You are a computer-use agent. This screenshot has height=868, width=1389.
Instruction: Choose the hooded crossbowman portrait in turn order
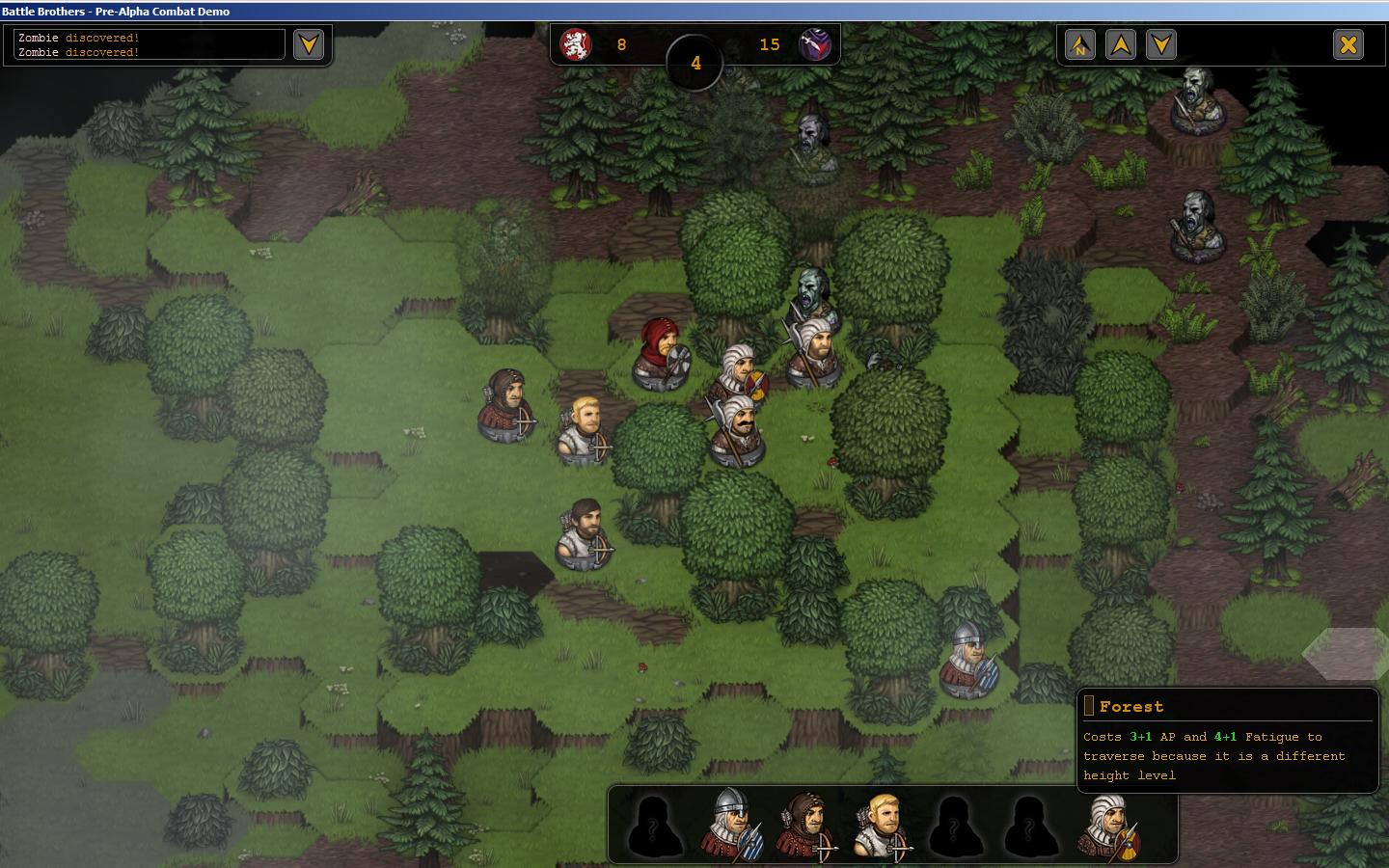pyautogui.click(x=808, y=827)
